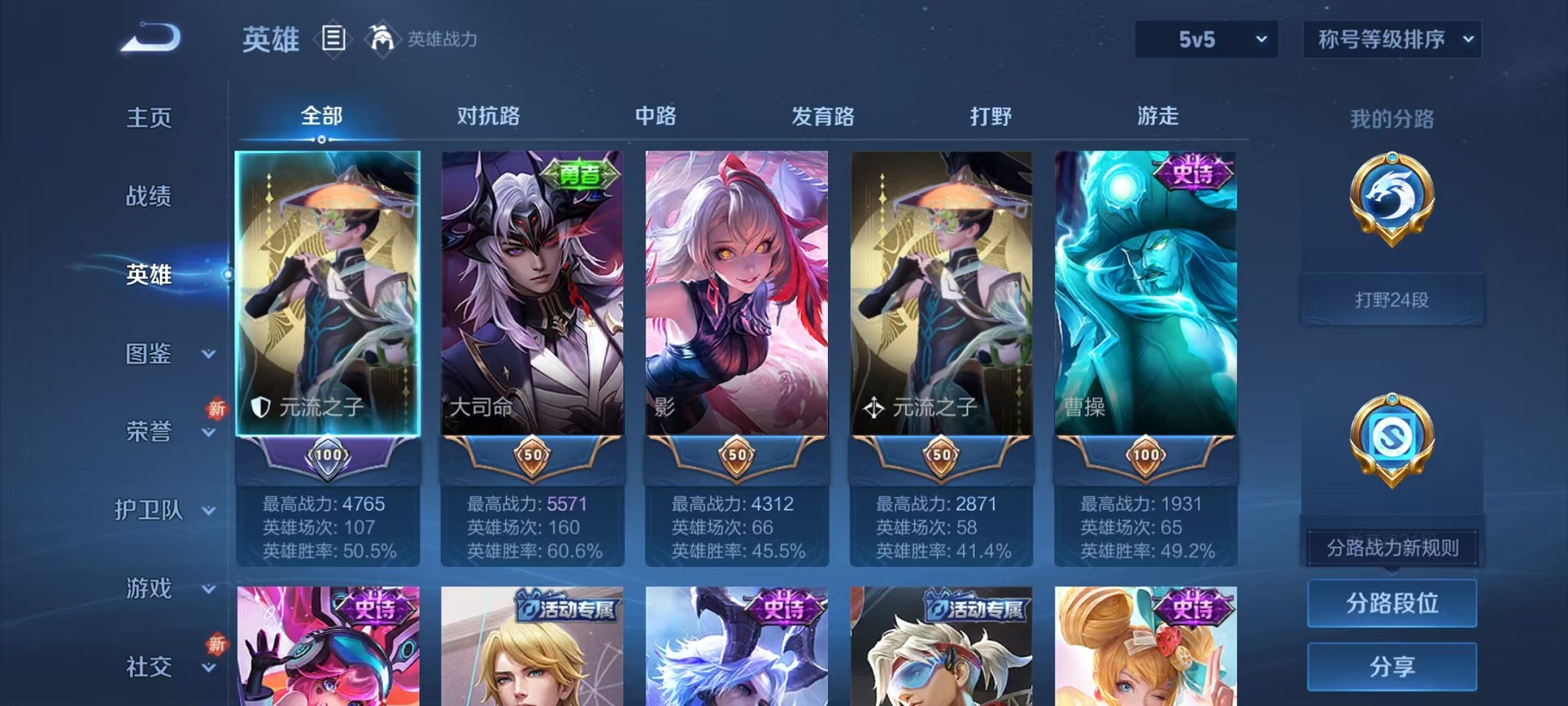Open the hero list icon beside 英雄 title

coord(334,40)
